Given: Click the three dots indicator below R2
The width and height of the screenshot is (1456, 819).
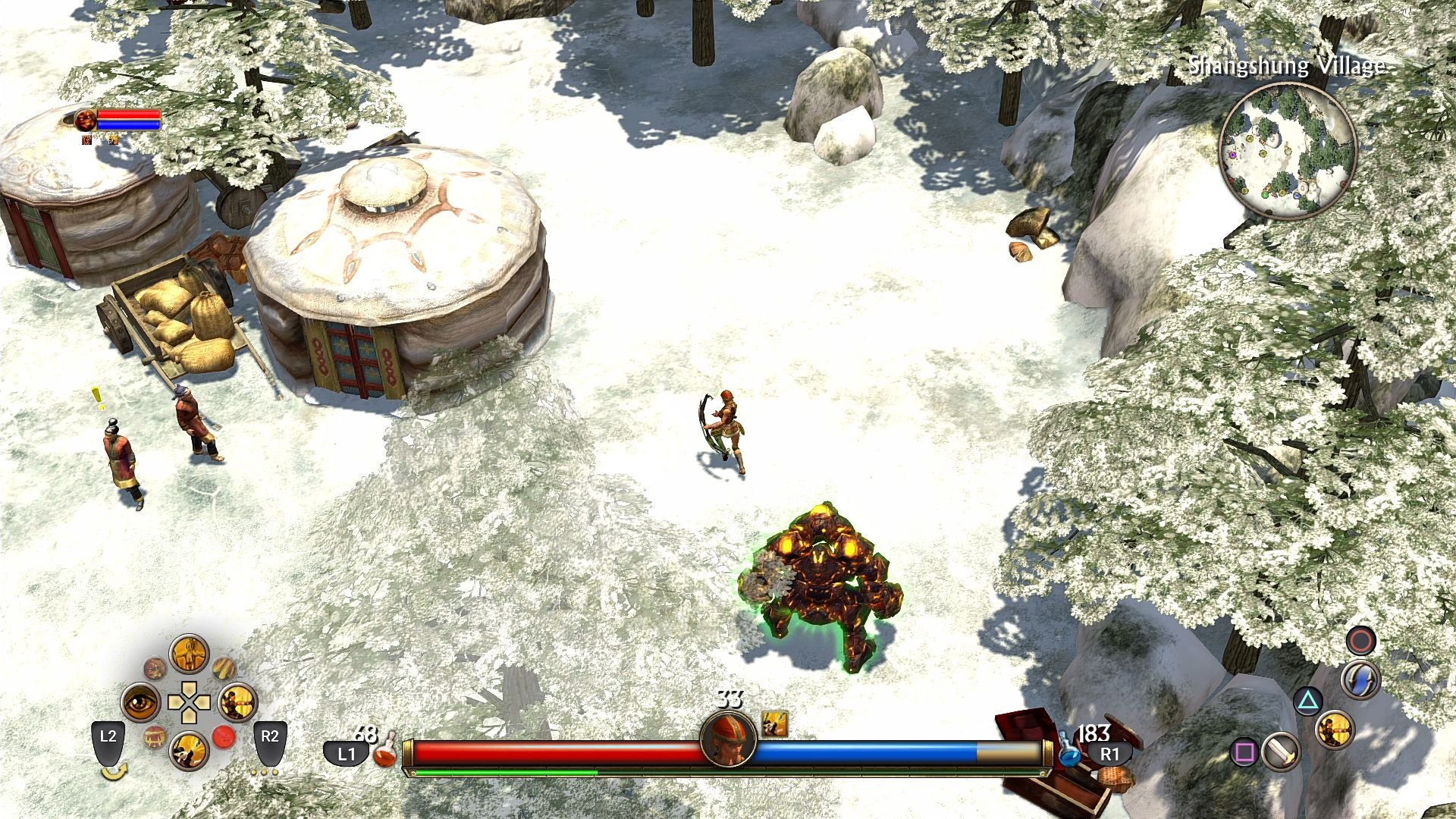Looking at the screenshot, I should click(x=264, y=771).
